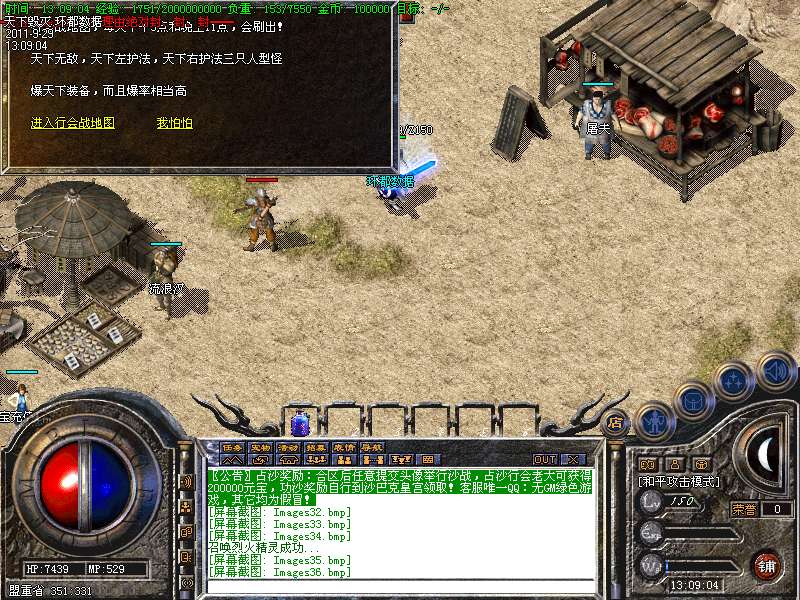This screenshot has height=600, width=800.
Task: Open the red 铺 stall button
Action: tap(766, 564)
